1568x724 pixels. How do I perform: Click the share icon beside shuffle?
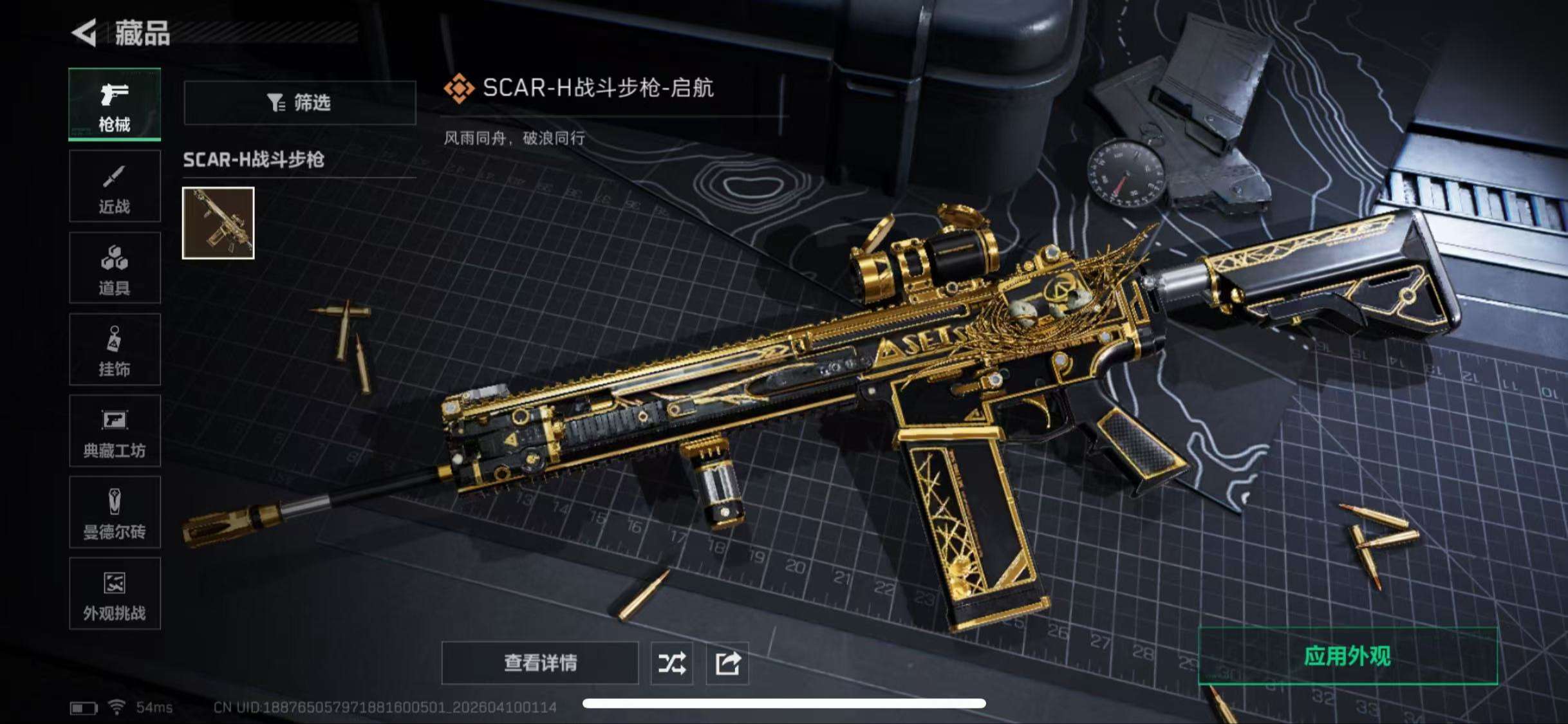727,663
